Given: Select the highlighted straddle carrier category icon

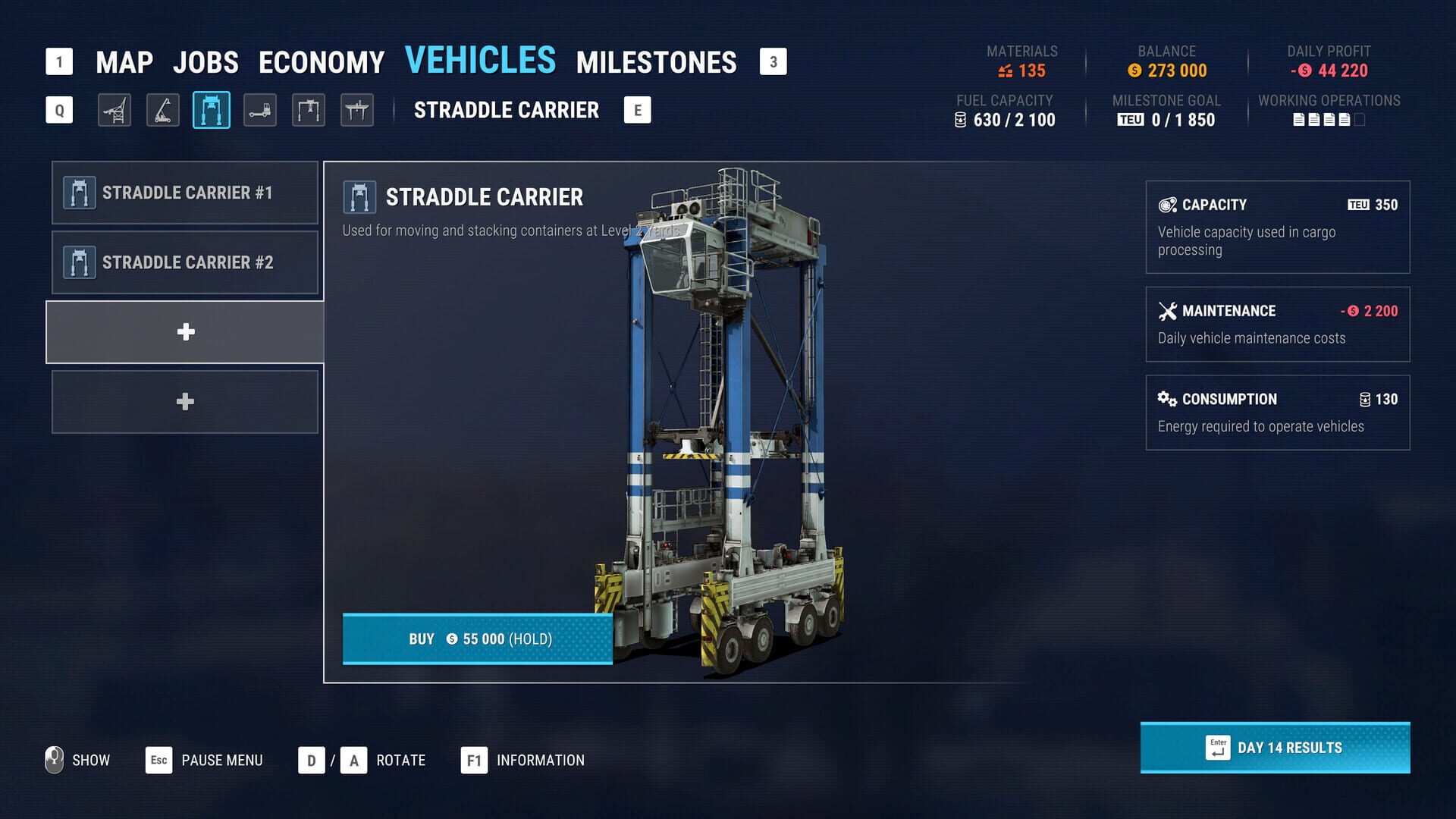Looking at the screenshot, I should [x=211, y=110].
